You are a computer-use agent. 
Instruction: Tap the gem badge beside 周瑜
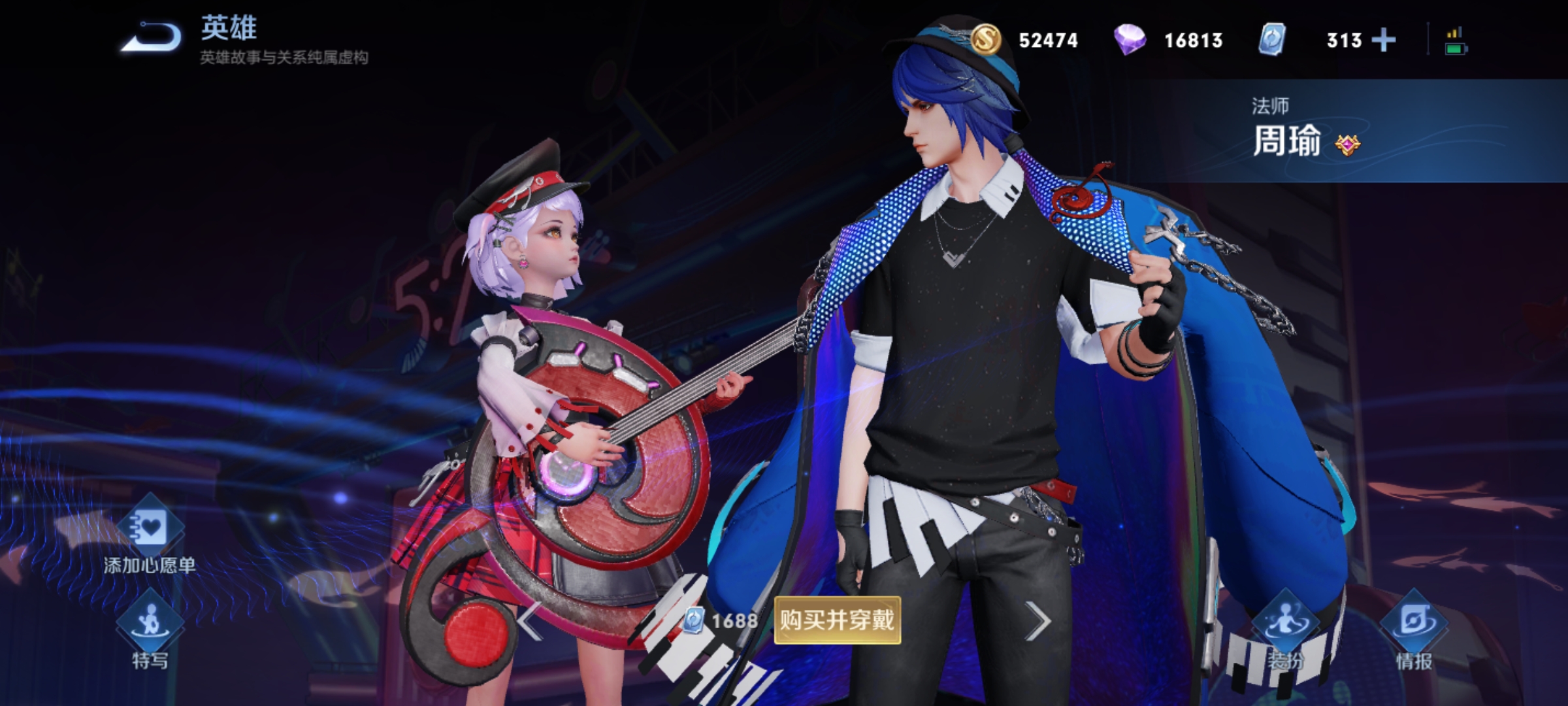[x=1347, y=144]
